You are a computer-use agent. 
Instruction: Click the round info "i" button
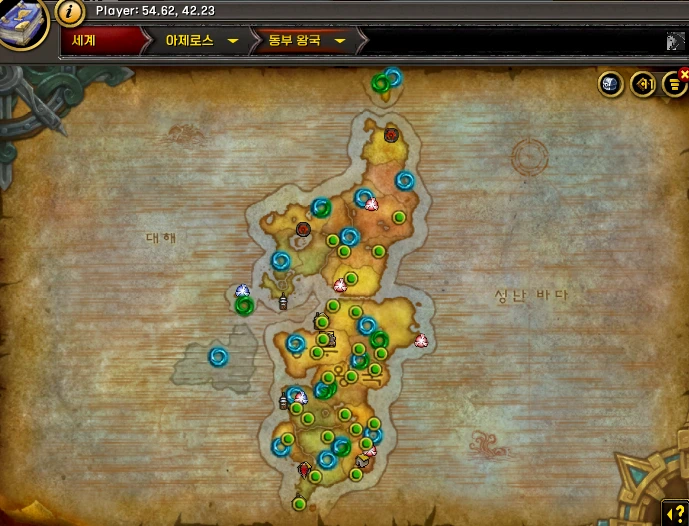coord(69,12)
